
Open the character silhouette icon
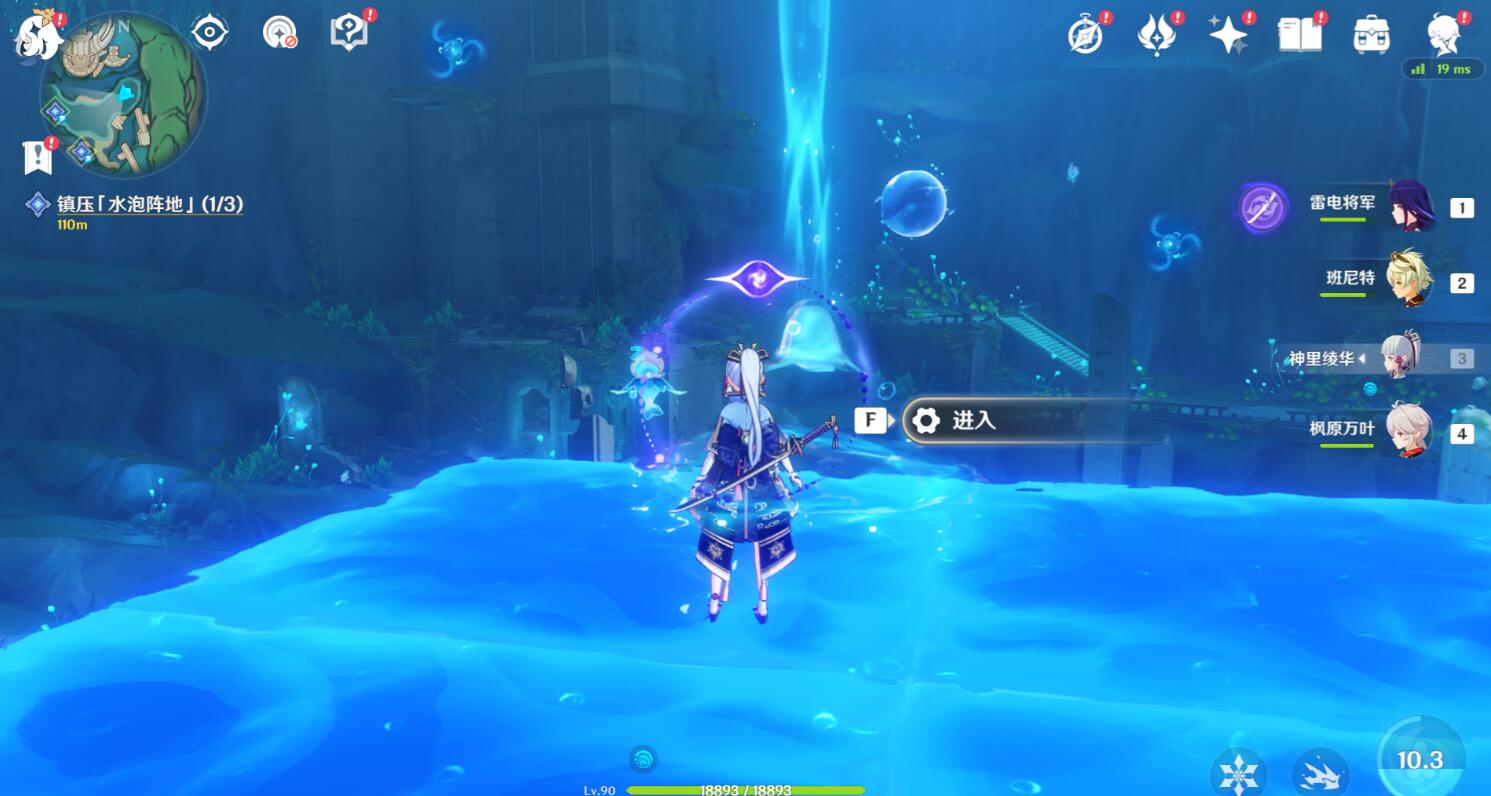click(1443, 35)
